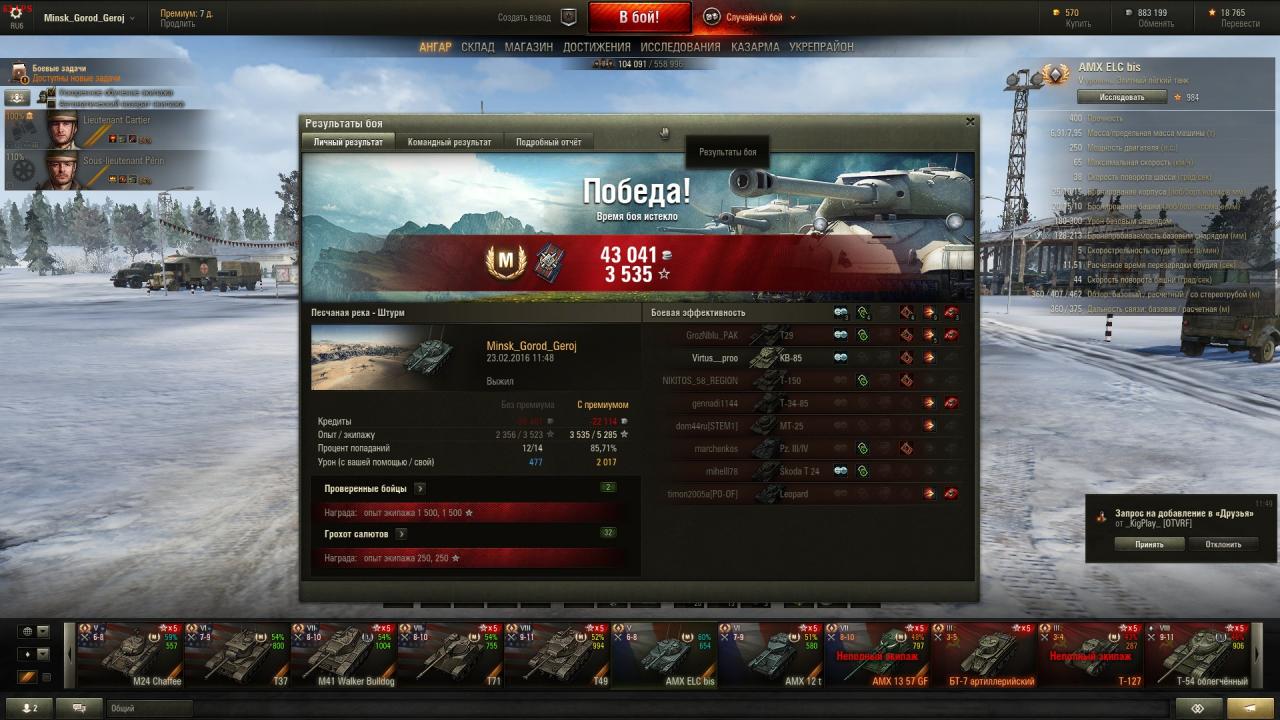Switch to the Командный результат tab
Viewport: 1280px width, 720px height.
(449, 142)
